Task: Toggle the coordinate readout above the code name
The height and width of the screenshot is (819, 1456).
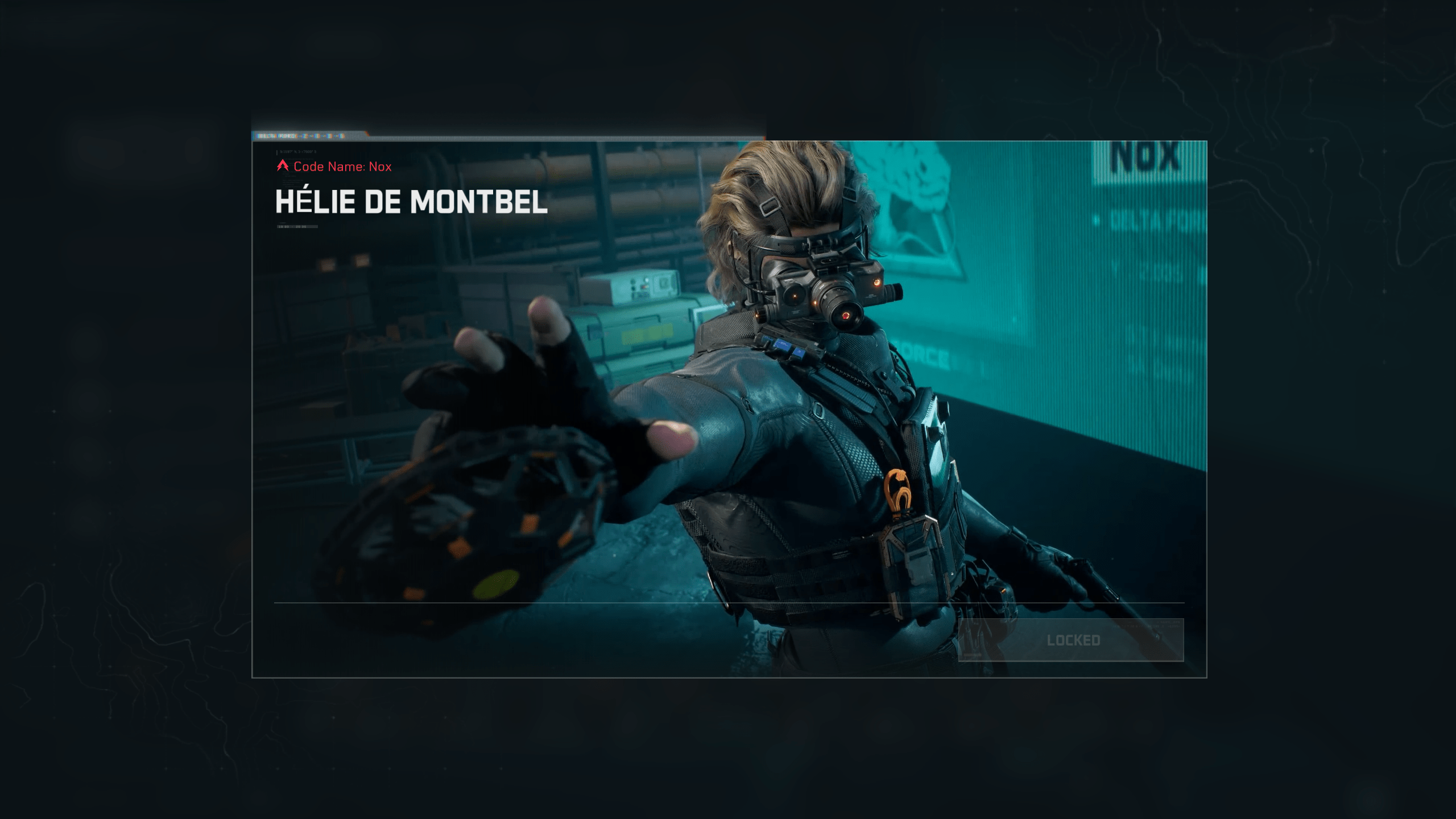Action: tap(297, 152)
